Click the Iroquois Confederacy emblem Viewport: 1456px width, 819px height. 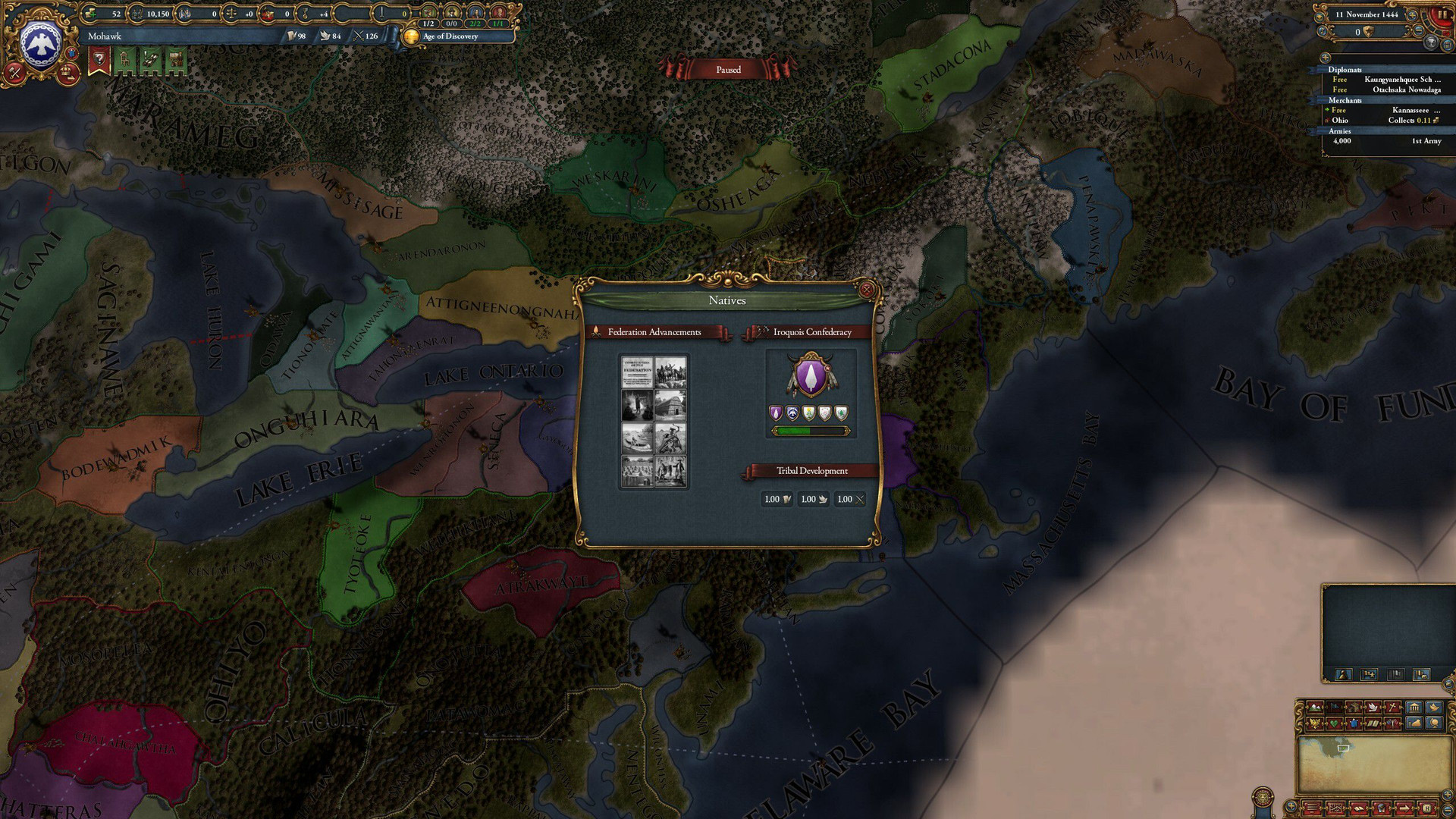(x=811, y=375)
